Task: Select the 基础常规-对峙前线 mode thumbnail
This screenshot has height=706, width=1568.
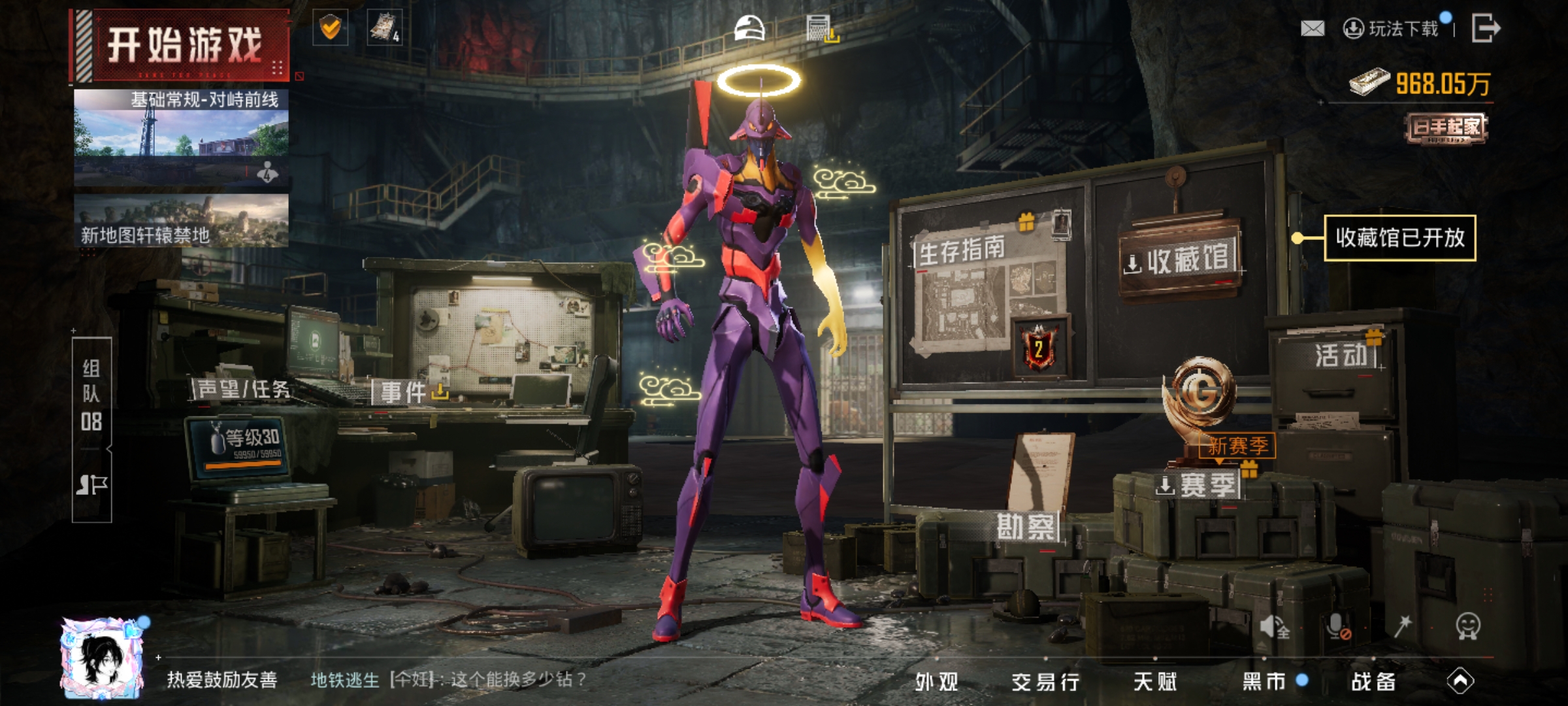Action: [x=181, y=138]
